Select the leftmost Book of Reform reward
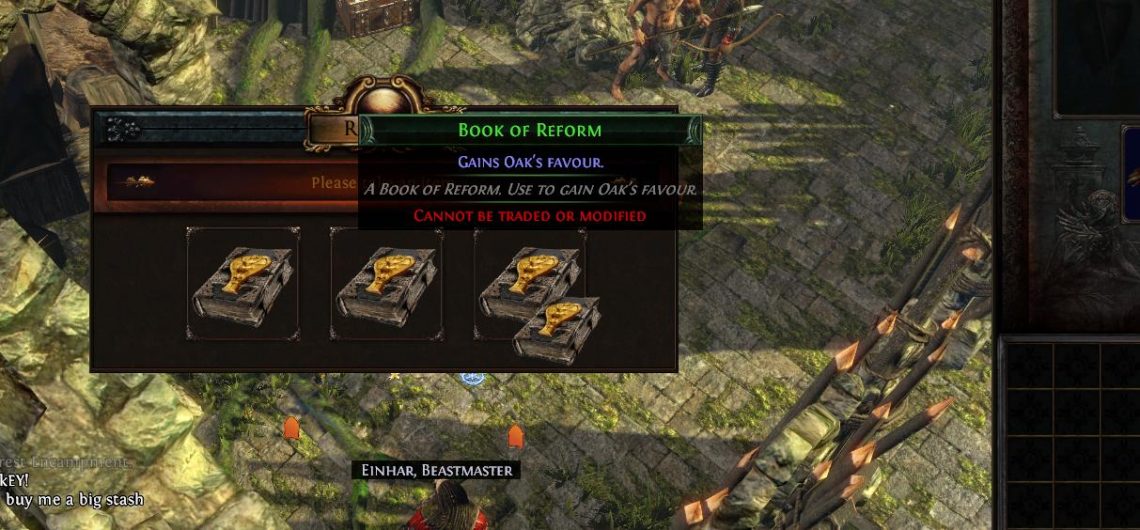Viewport: 1140px width, 530px height. click(242, 284)
